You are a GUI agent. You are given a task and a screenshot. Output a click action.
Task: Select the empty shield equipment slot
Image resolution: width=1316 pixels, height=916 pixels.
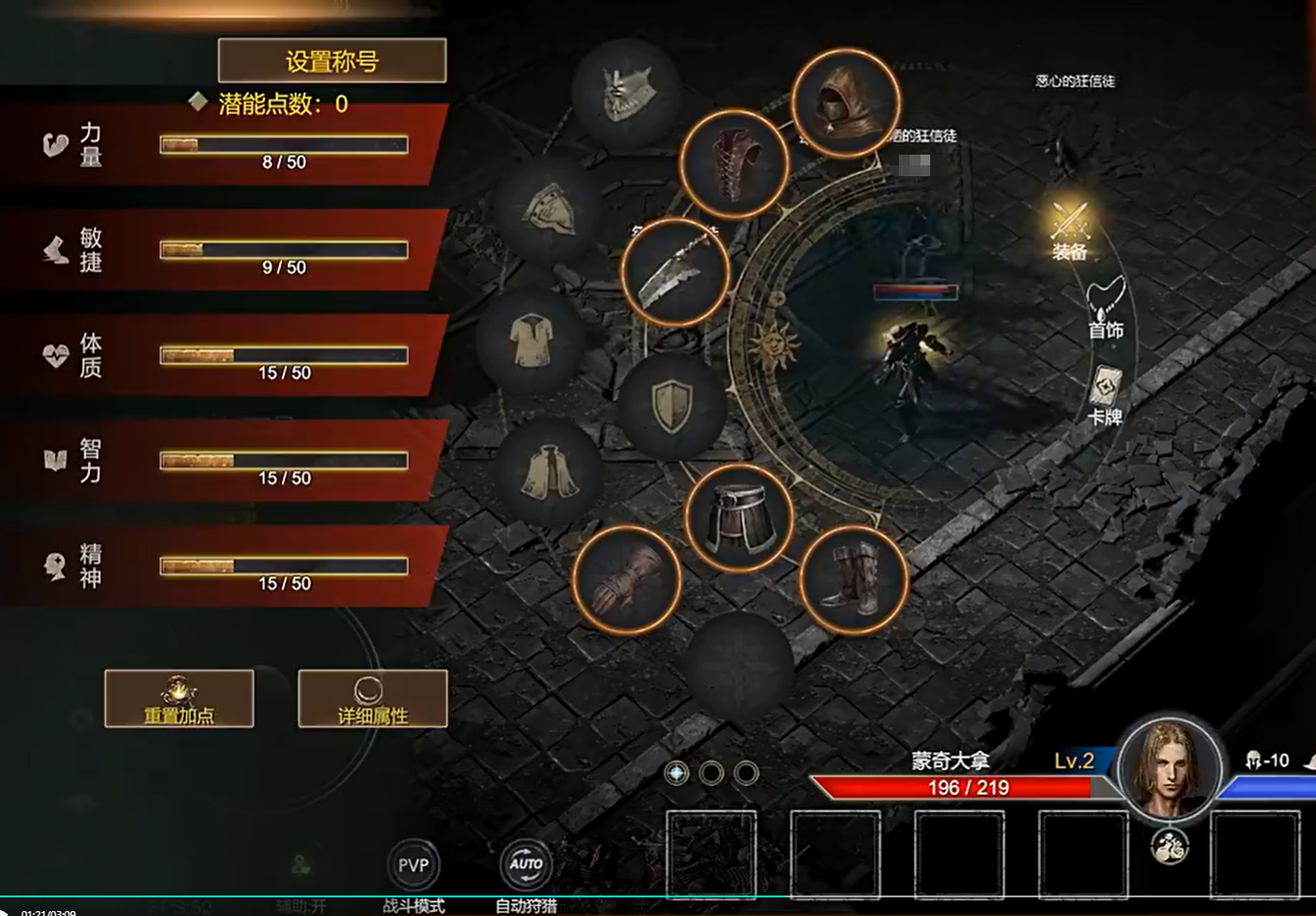tap(673, 406)
